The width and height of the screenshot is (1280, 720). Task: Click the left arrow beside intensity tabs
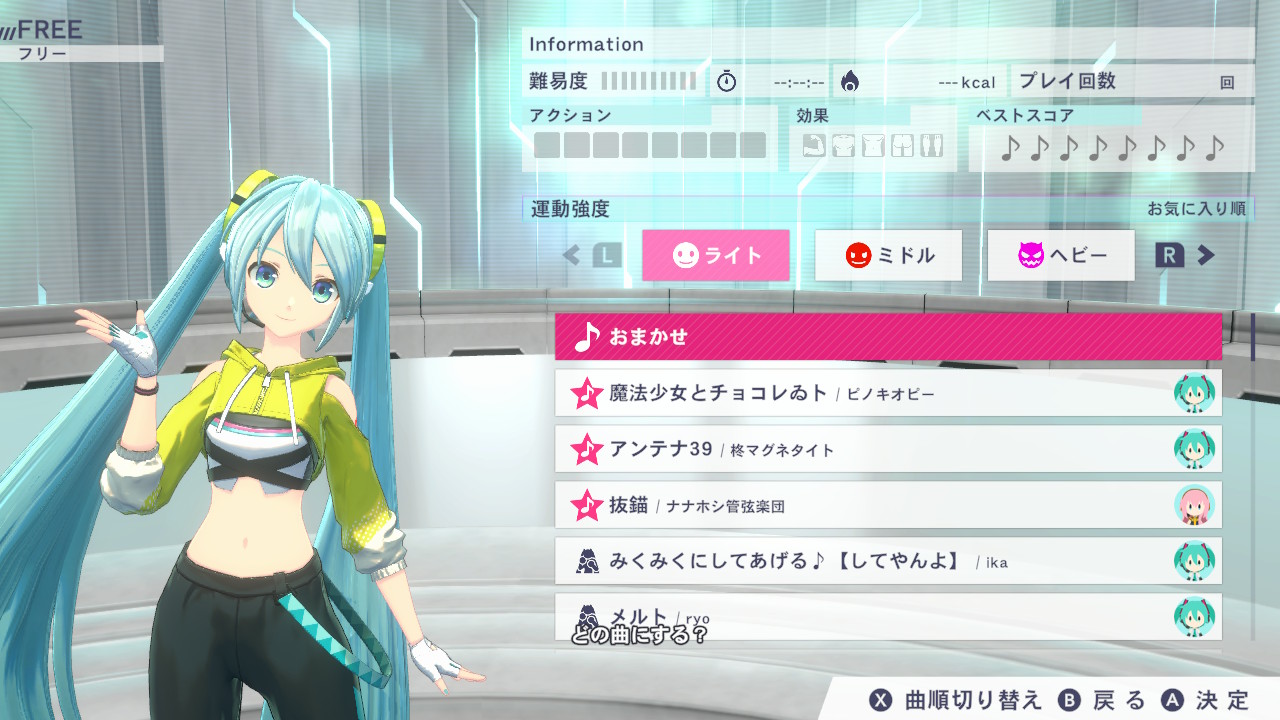(572, 255)
